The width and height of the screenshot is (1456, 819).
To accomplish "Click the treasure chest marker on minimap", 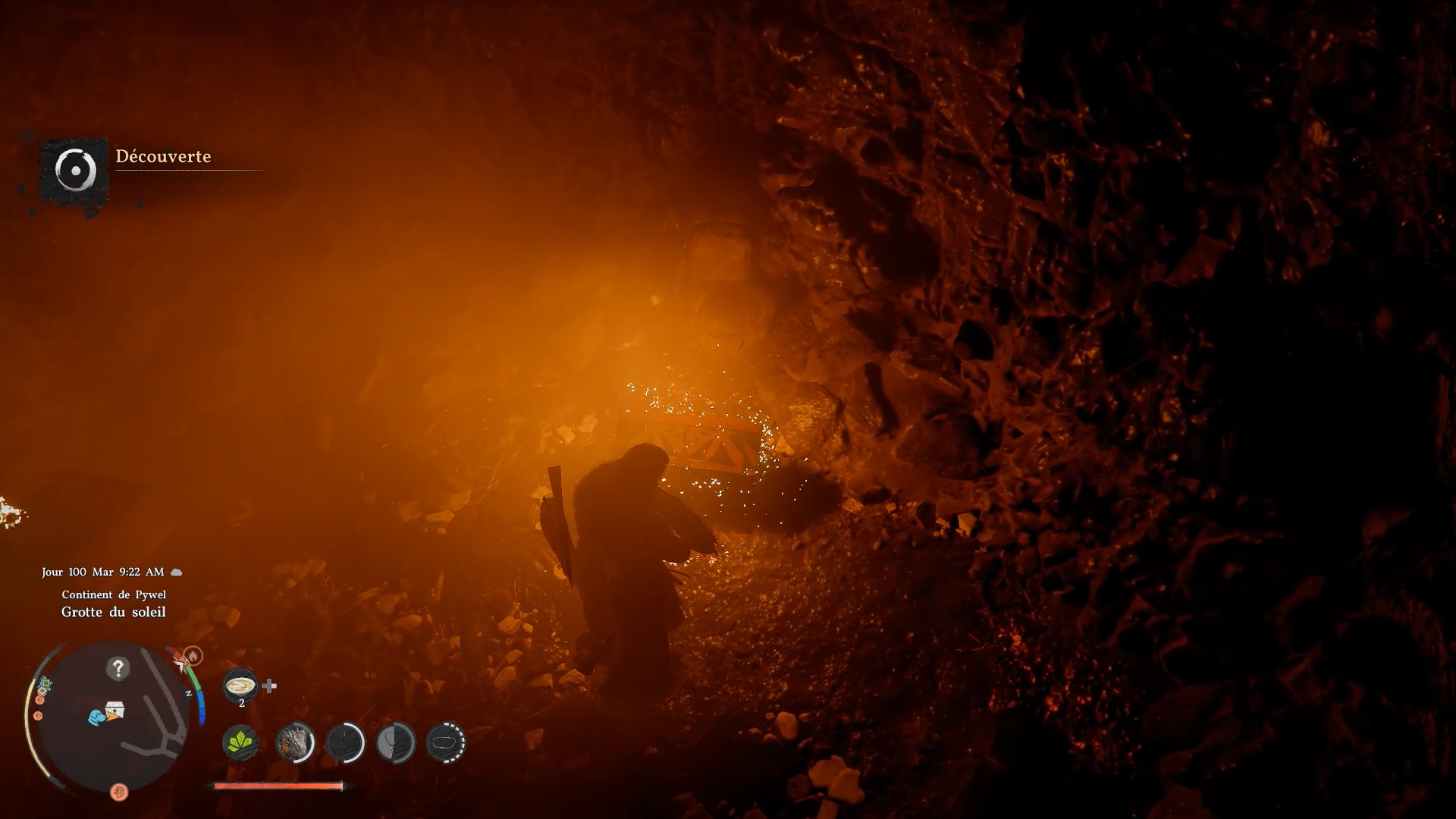I will pyautogui.click(x=115, y=711).
